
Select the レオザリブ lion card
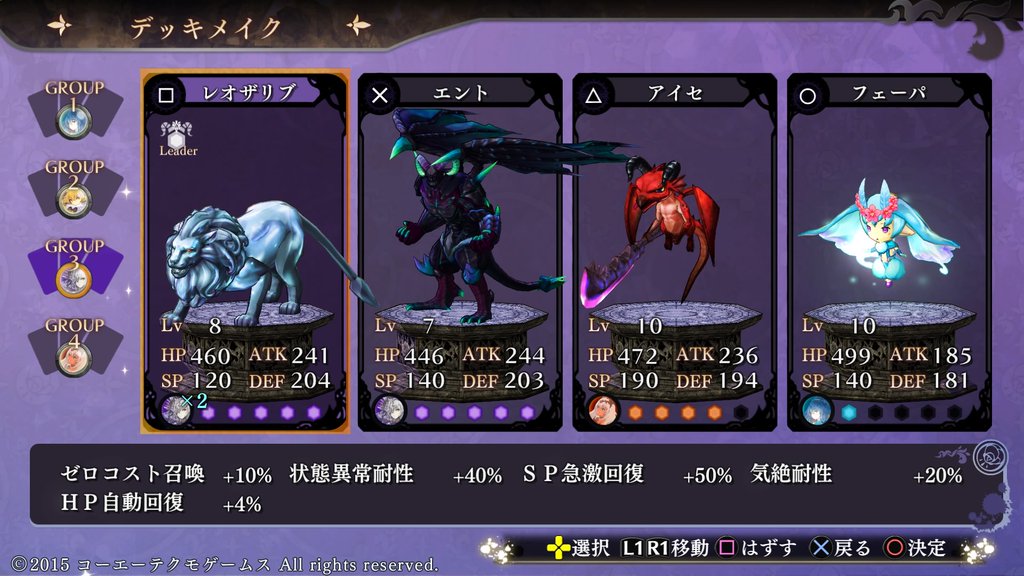coord(245,250)
